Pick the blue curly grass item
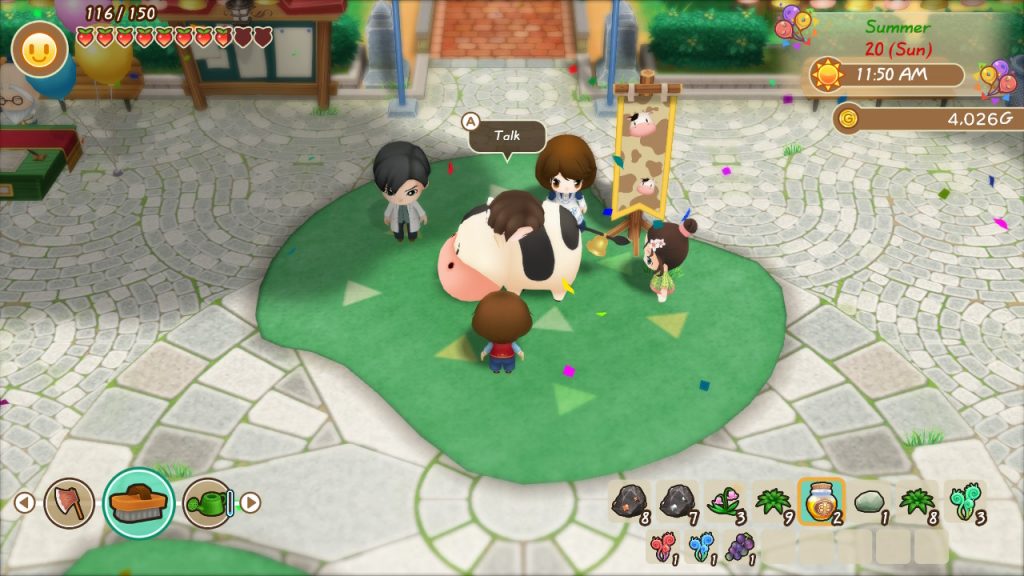Screen dimensions: 1024x576 [x=701, y=547]
